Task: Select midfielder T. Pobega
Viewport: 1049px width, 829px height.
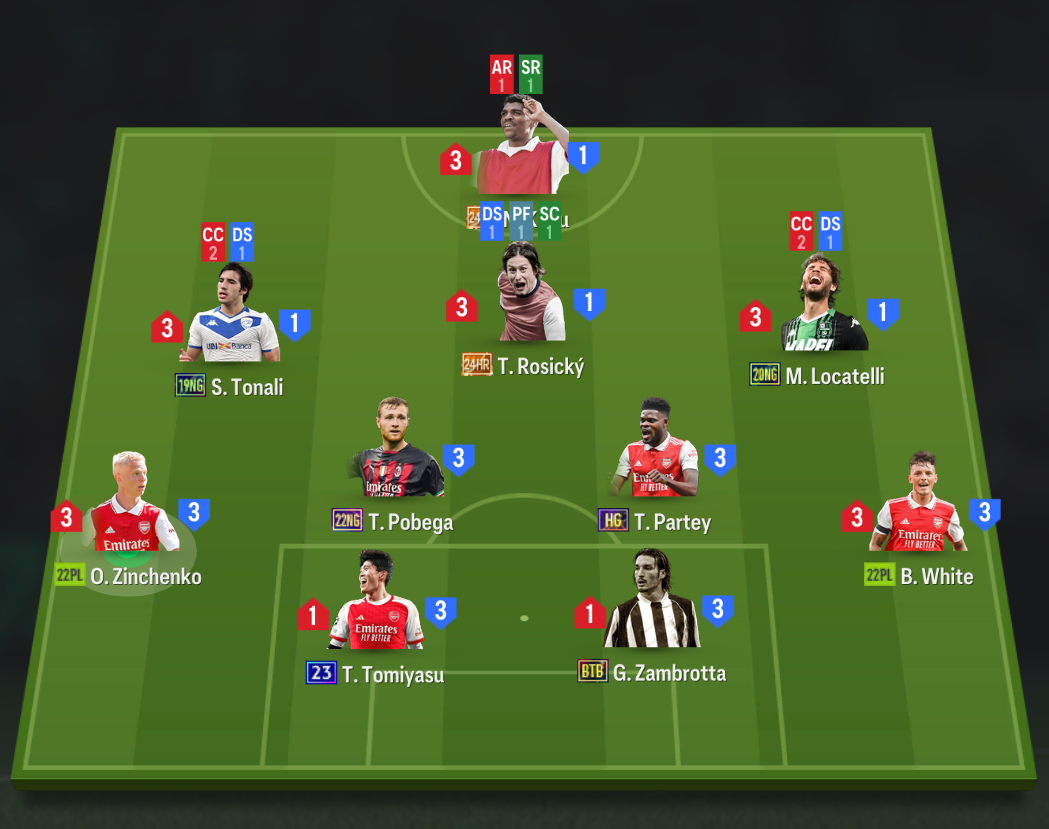Action: pyautogui.click(x=399, y=455)
